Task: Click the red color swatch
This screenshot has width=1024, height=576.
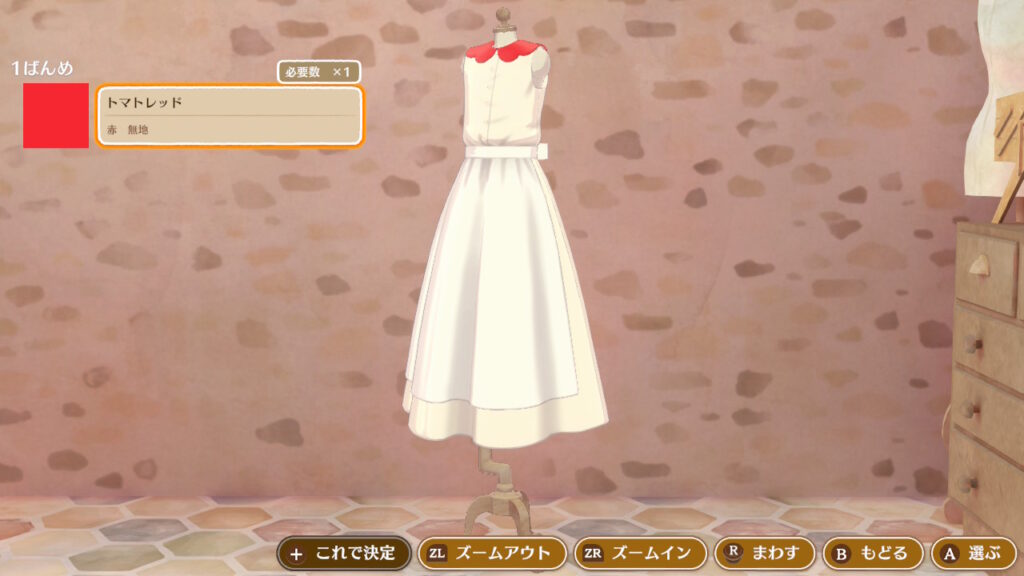Action: pos(56,116)
